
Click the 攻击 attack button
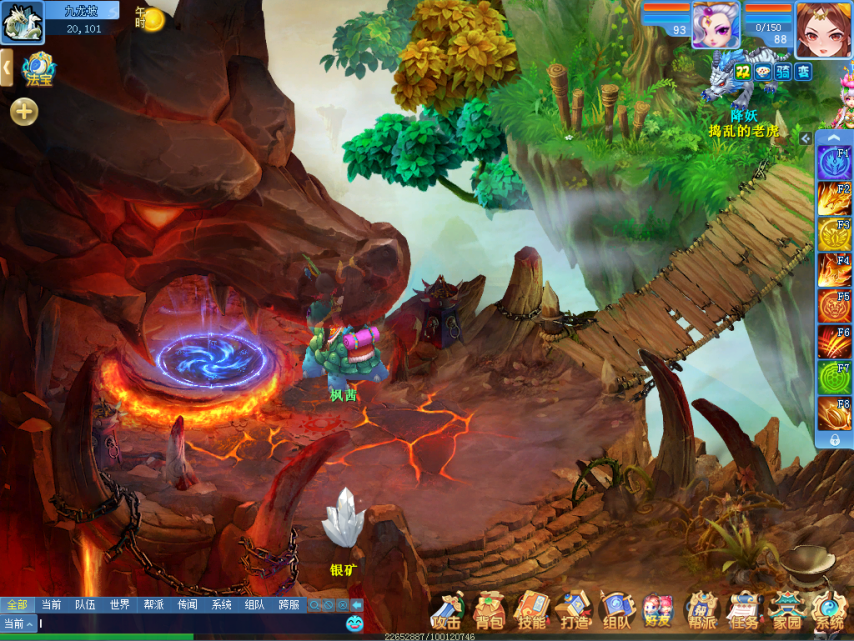[x=446, y=611]
